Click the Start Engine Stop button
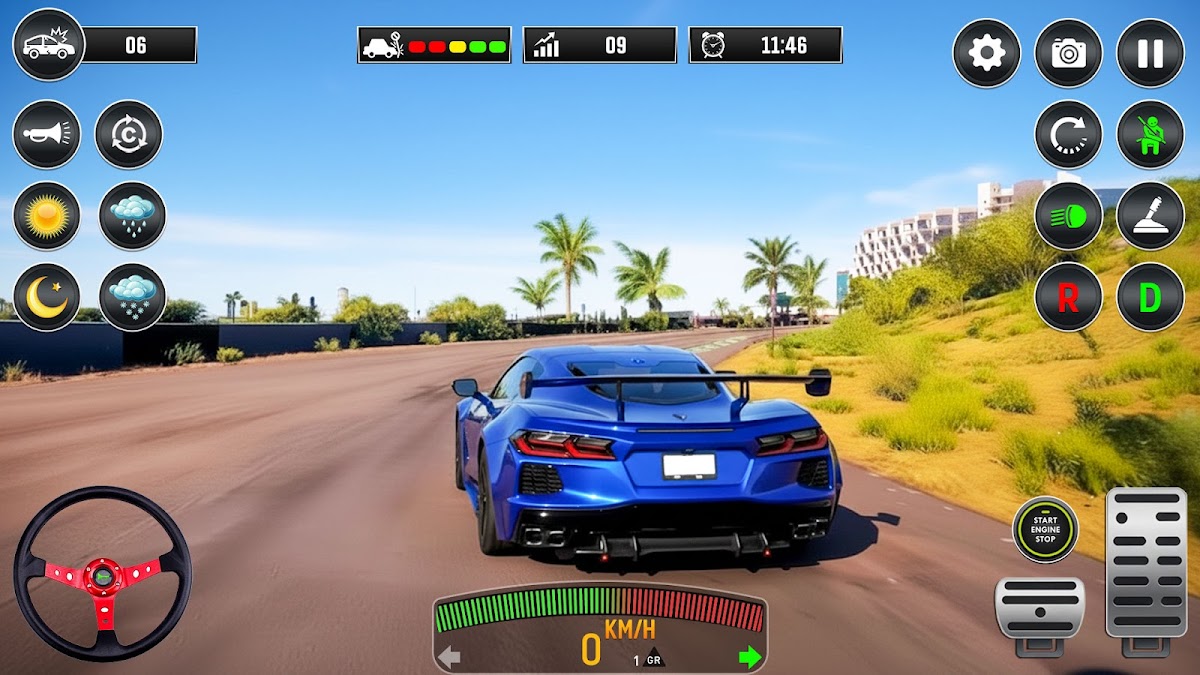This screenshot has height=675, width=1200. point(1045,529)
